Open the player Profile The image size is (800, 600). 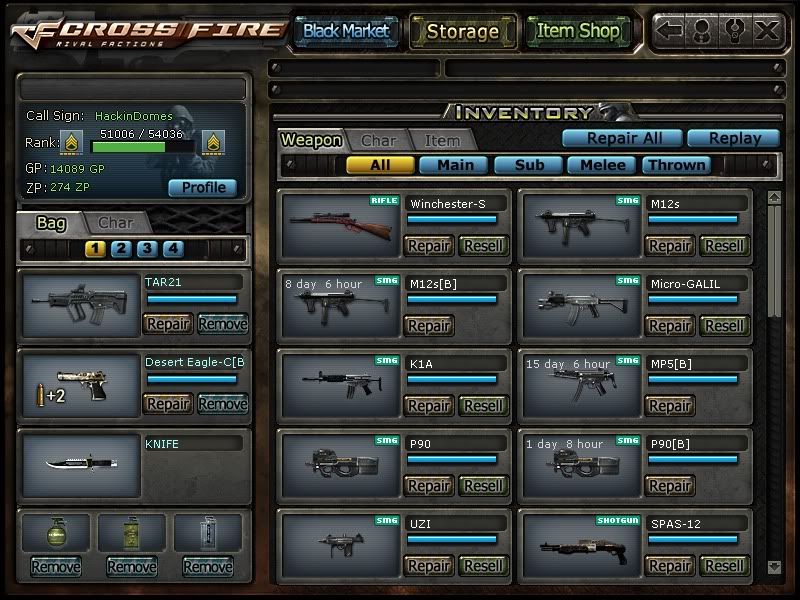tap(202, 187)
